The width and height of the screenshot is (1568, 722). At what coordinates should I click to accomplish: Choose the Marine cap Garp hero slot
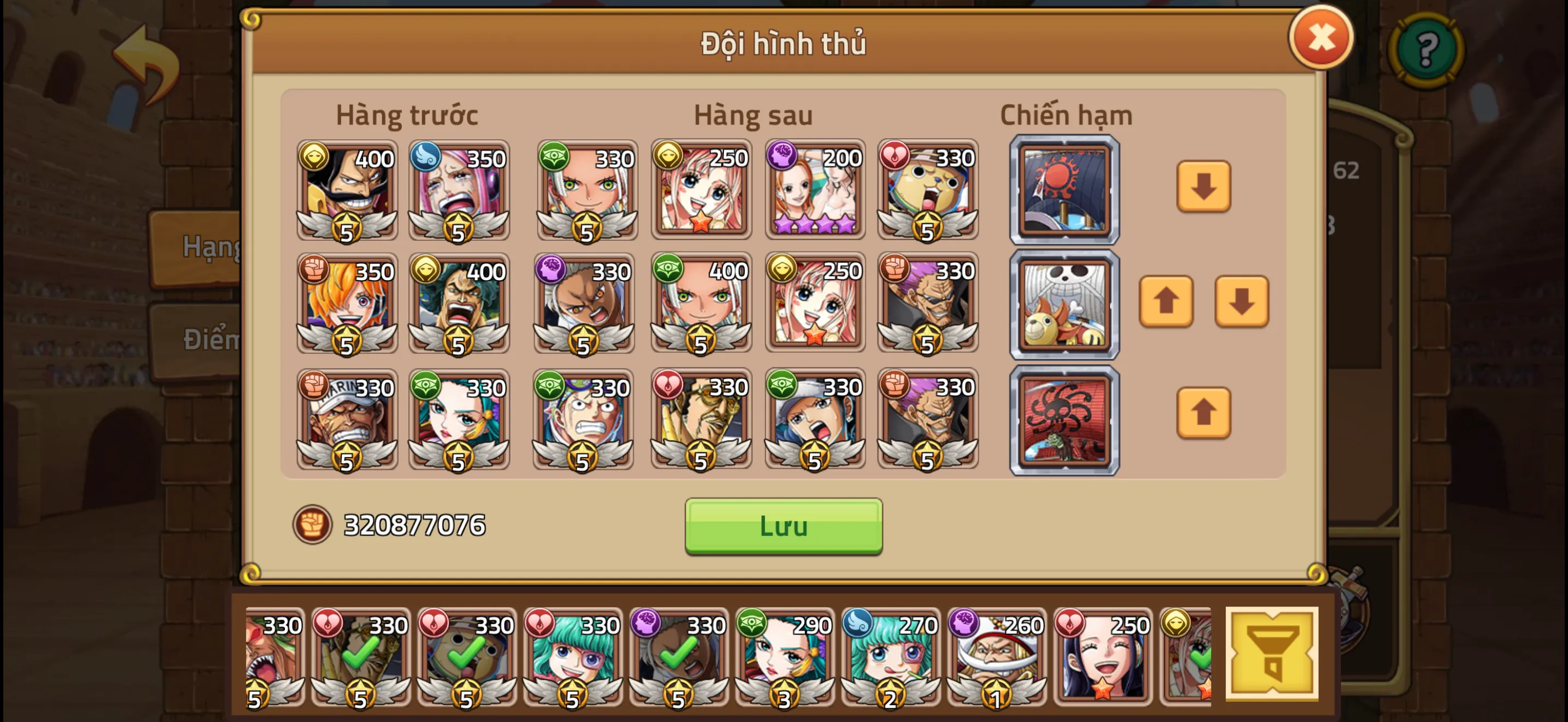pos(347,419)
